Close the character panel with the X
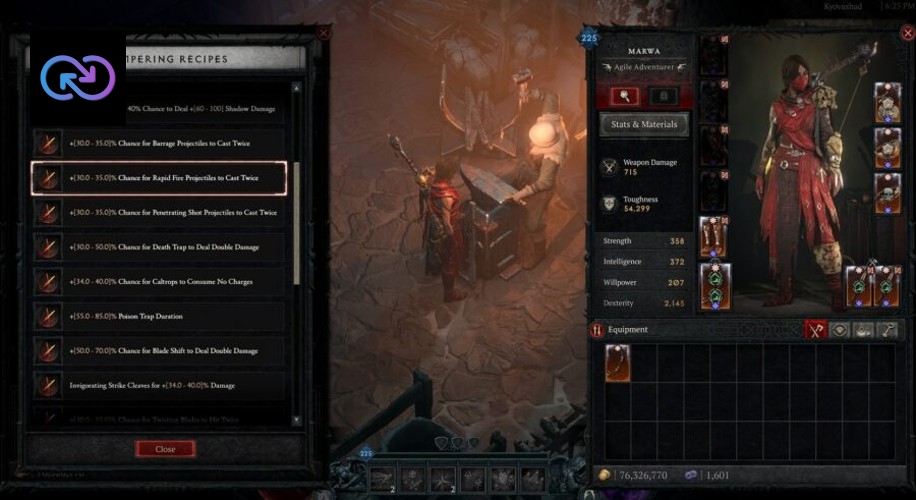Viewport: 916px width, 500px height. pyautogui.click(x=906, y=34)
